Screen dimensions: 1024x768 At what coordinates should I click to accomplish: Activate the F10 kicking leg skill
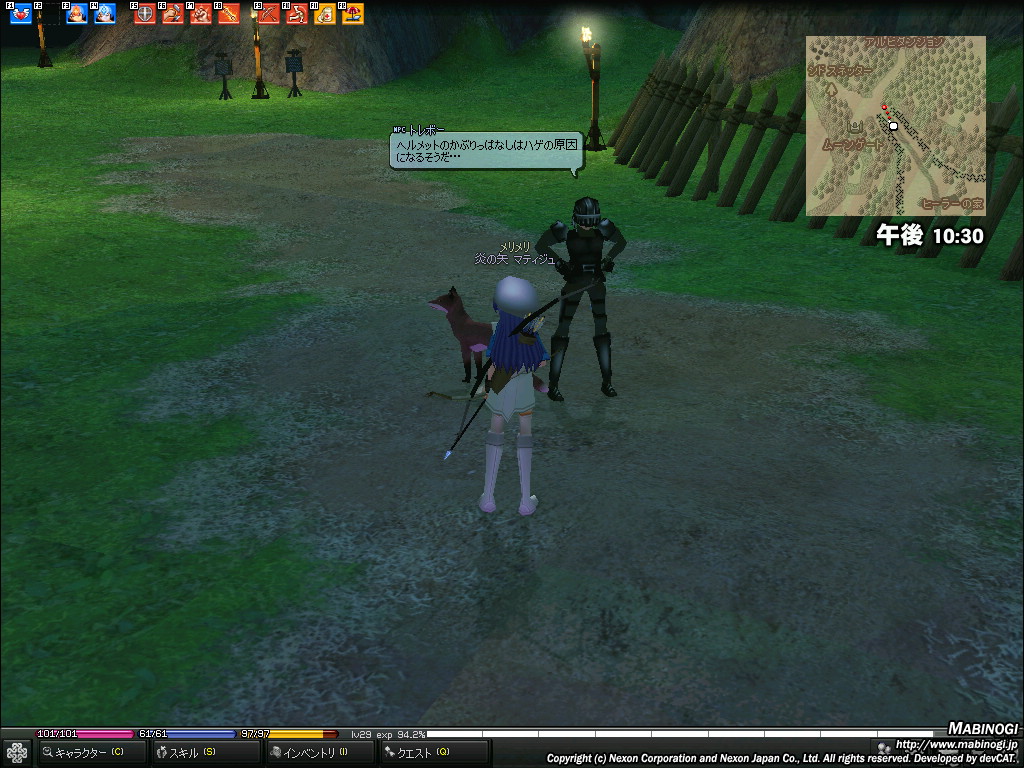[x=296, y=14]
